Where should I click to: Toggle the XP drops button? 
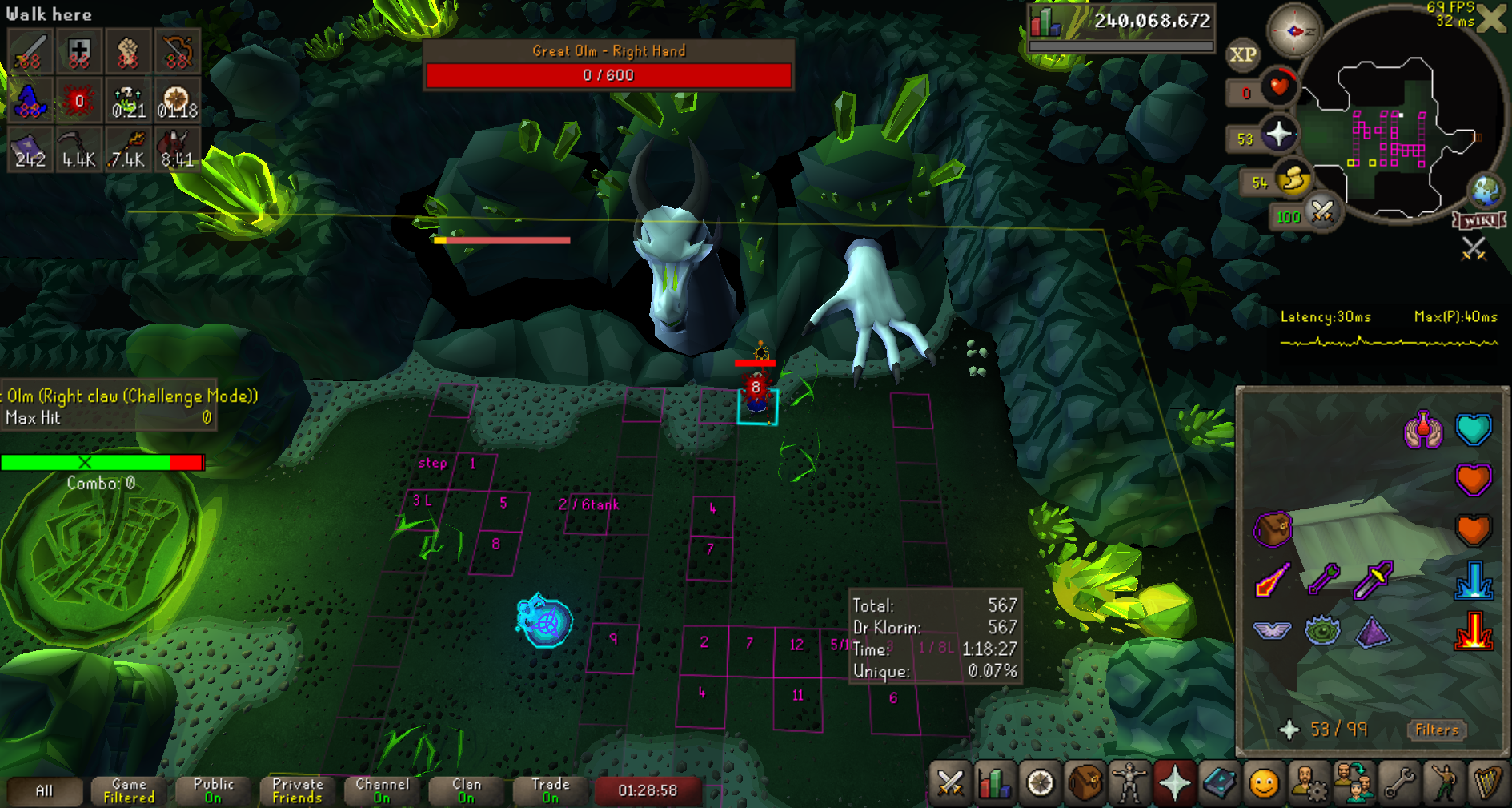[1242, 54]
